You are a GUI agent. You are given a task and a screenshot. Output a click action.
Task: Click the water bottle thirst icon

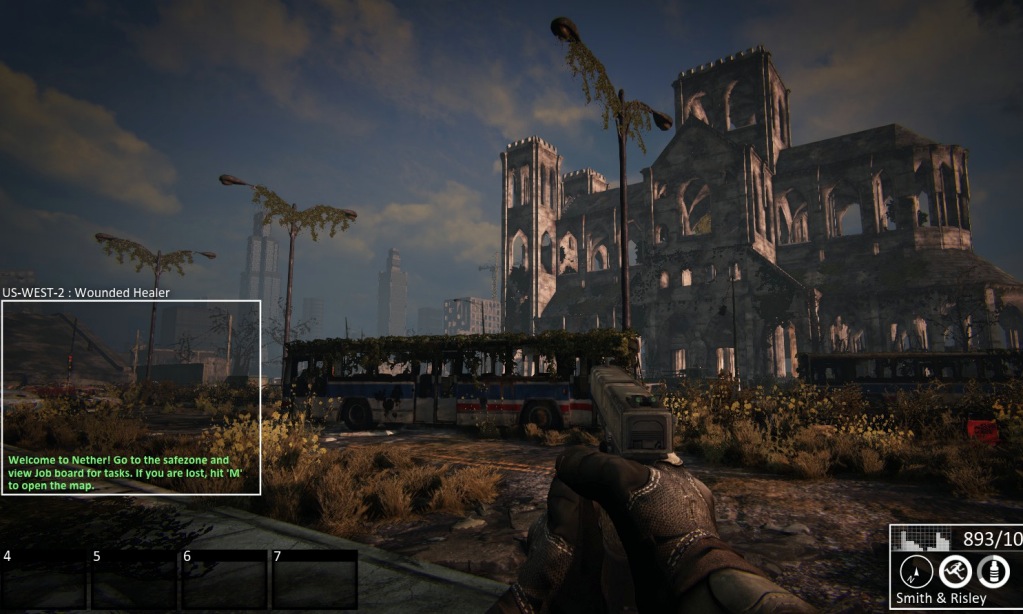(x=992, y=571)
